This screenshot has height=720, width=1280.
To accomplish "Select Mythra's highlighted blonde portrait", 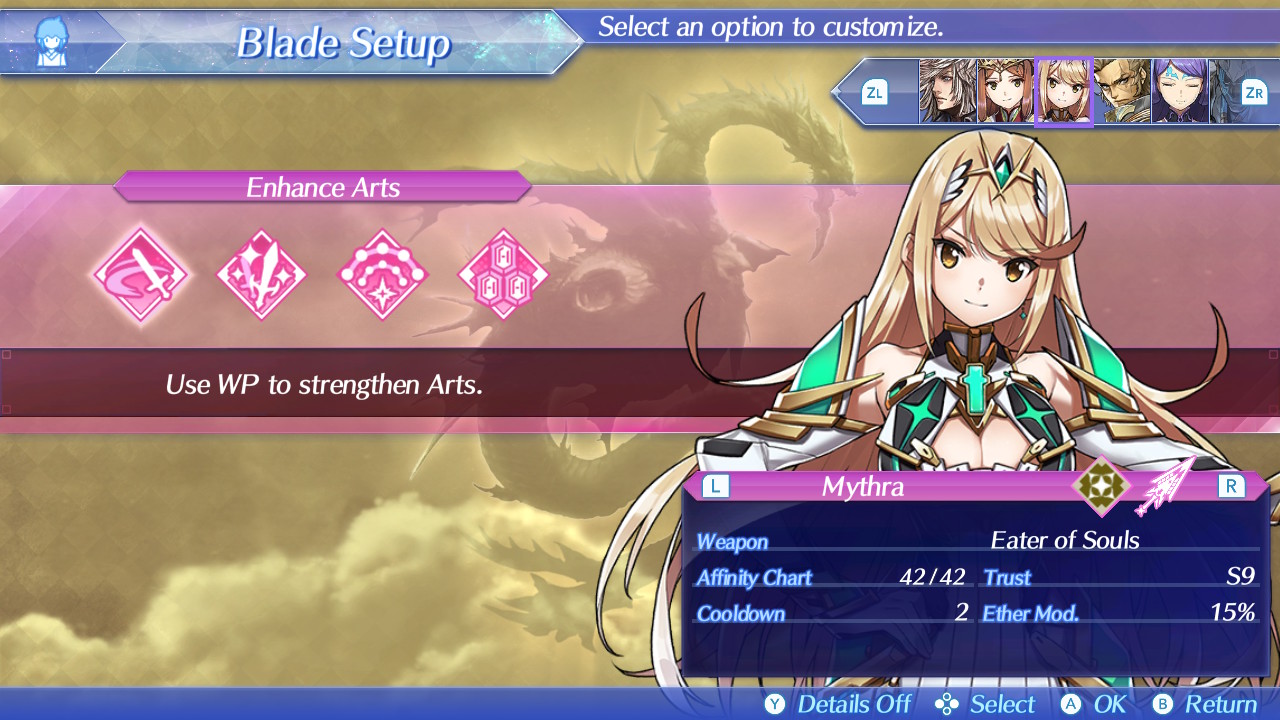I will point(1063,92).
